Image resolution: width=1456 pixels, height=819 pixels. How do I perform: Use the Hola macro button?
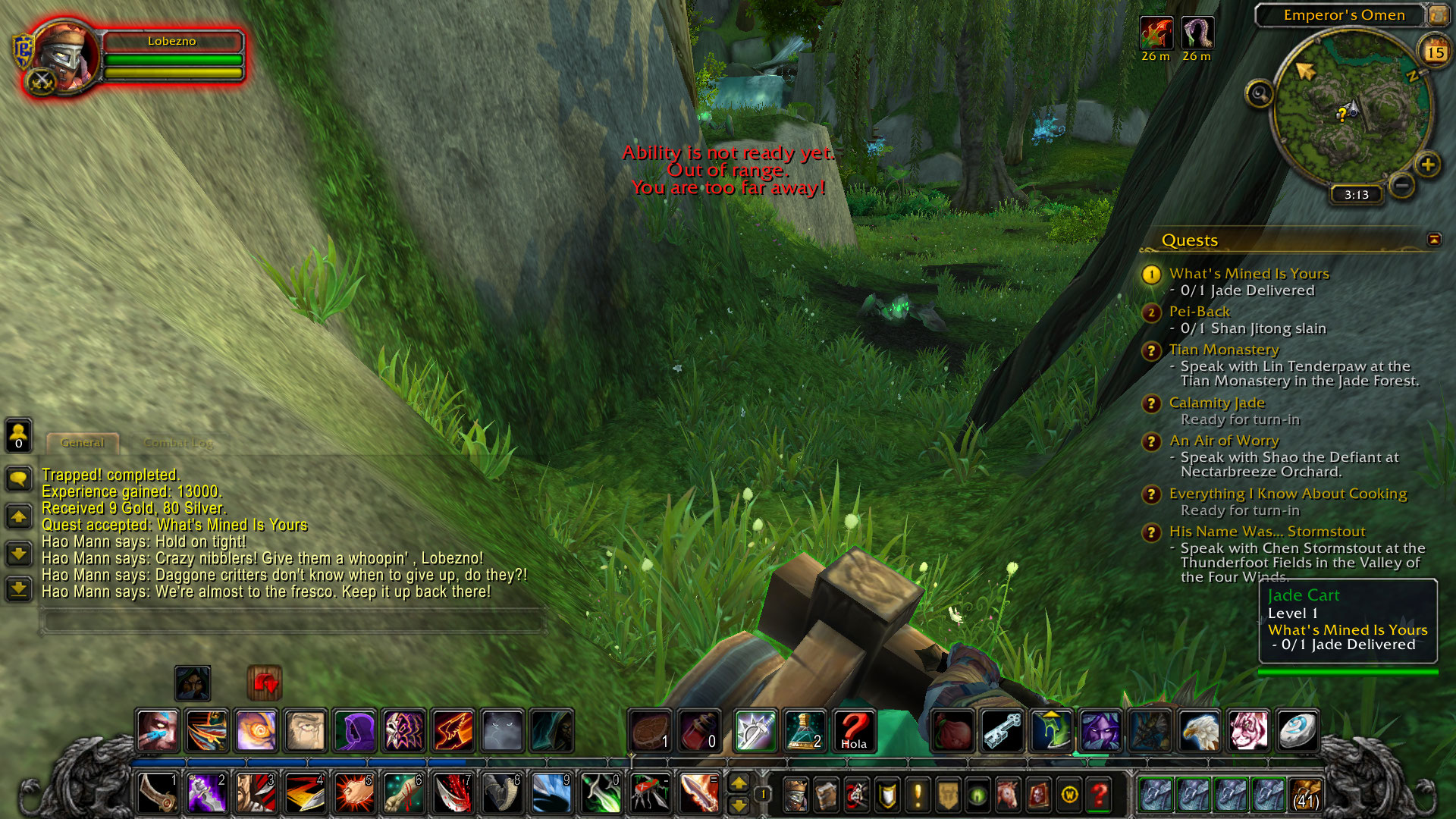854,731
